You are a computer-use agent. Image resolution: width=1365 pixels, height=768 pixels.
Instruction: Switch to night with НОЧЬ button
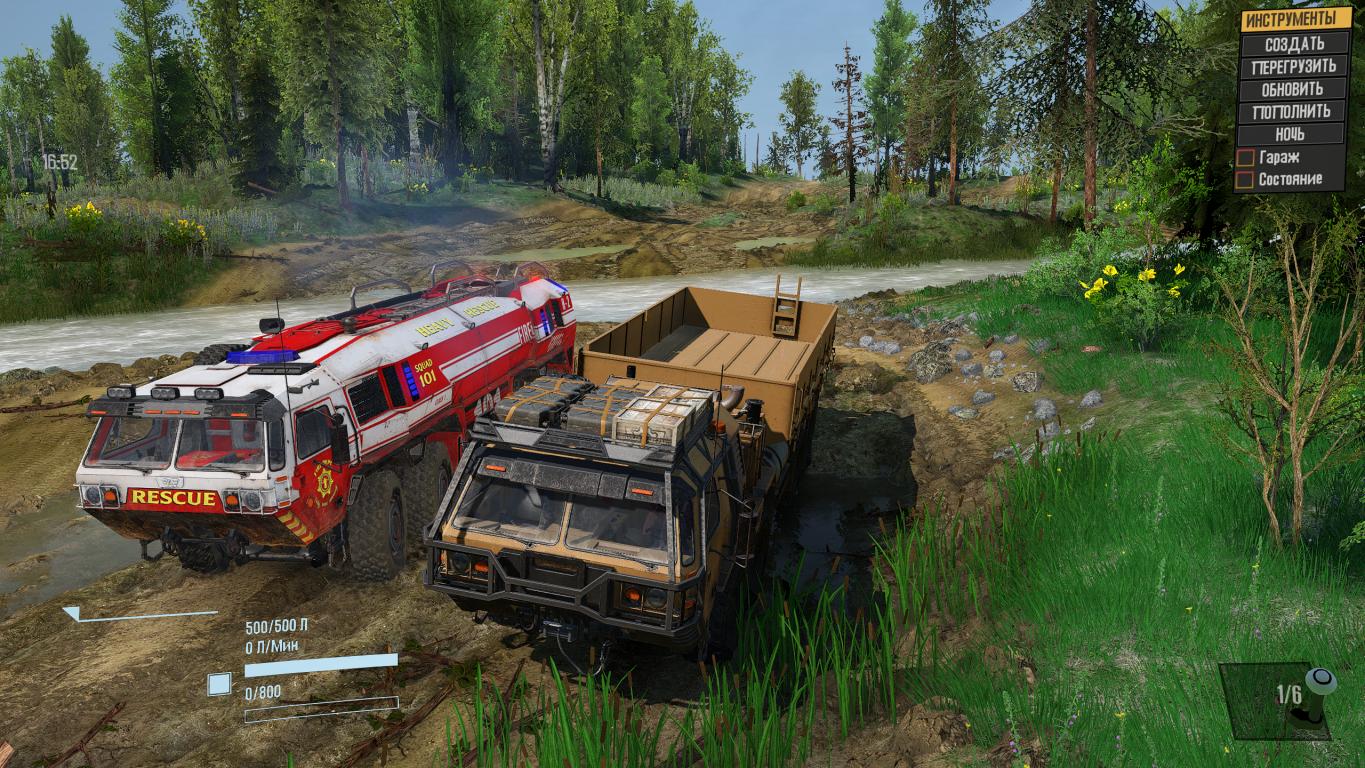tap(1294, 134)
